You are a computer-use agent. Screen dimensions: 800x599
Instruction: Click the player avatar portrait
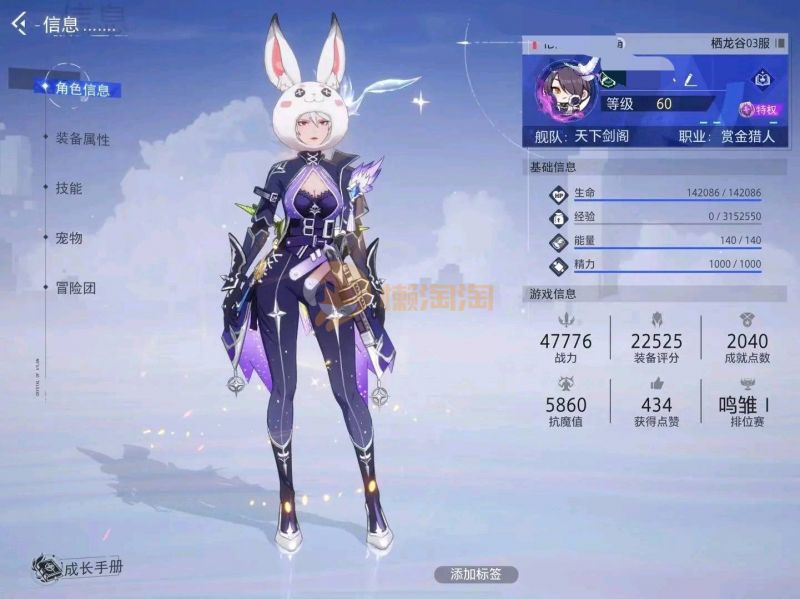(566, 90)
